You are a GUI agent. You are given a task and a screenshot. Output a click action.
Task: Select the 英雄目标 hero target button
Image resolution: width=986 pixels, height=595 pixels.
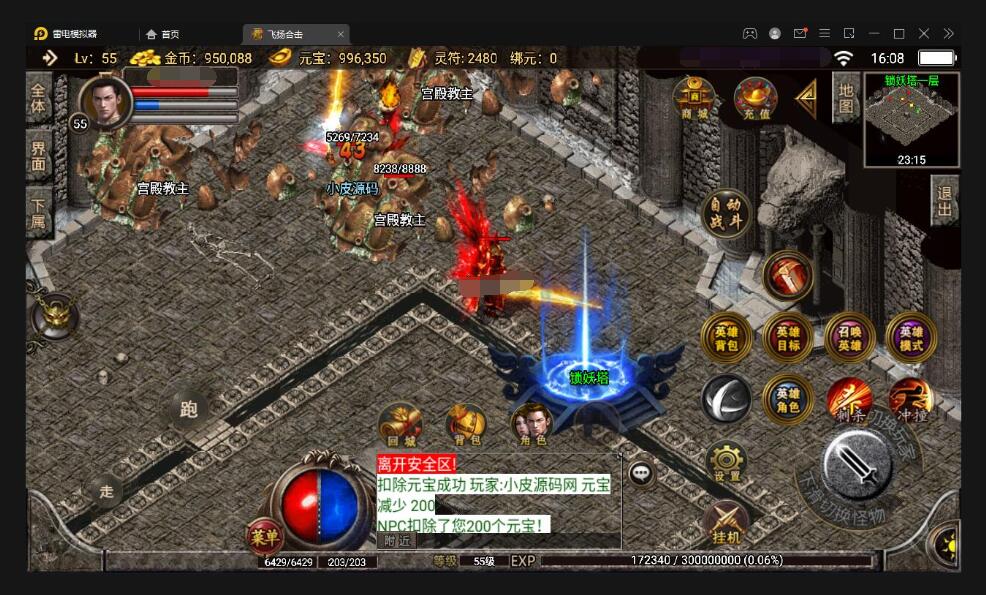tap(788, 338)
